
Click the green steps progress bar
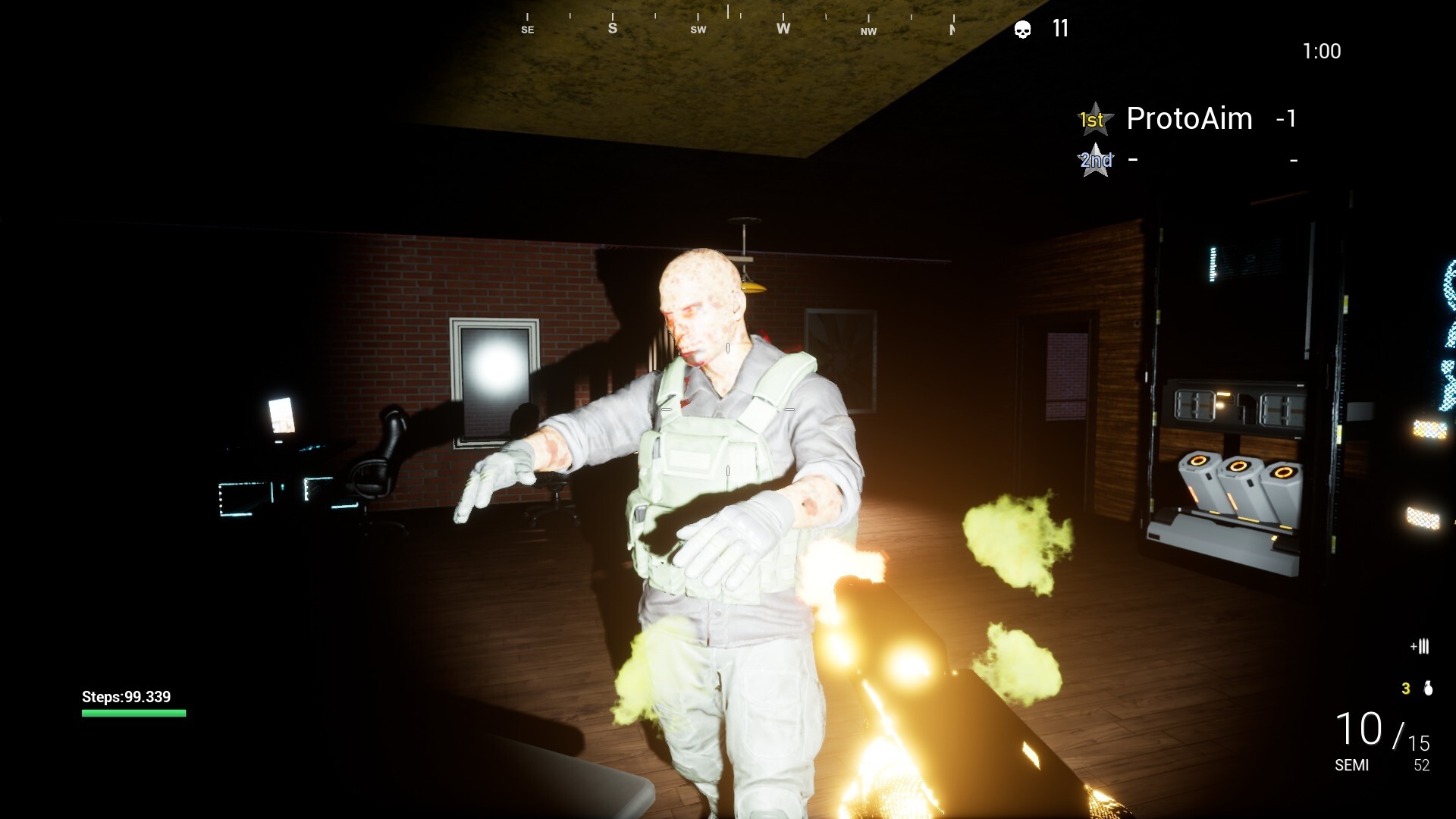[133, 713]
